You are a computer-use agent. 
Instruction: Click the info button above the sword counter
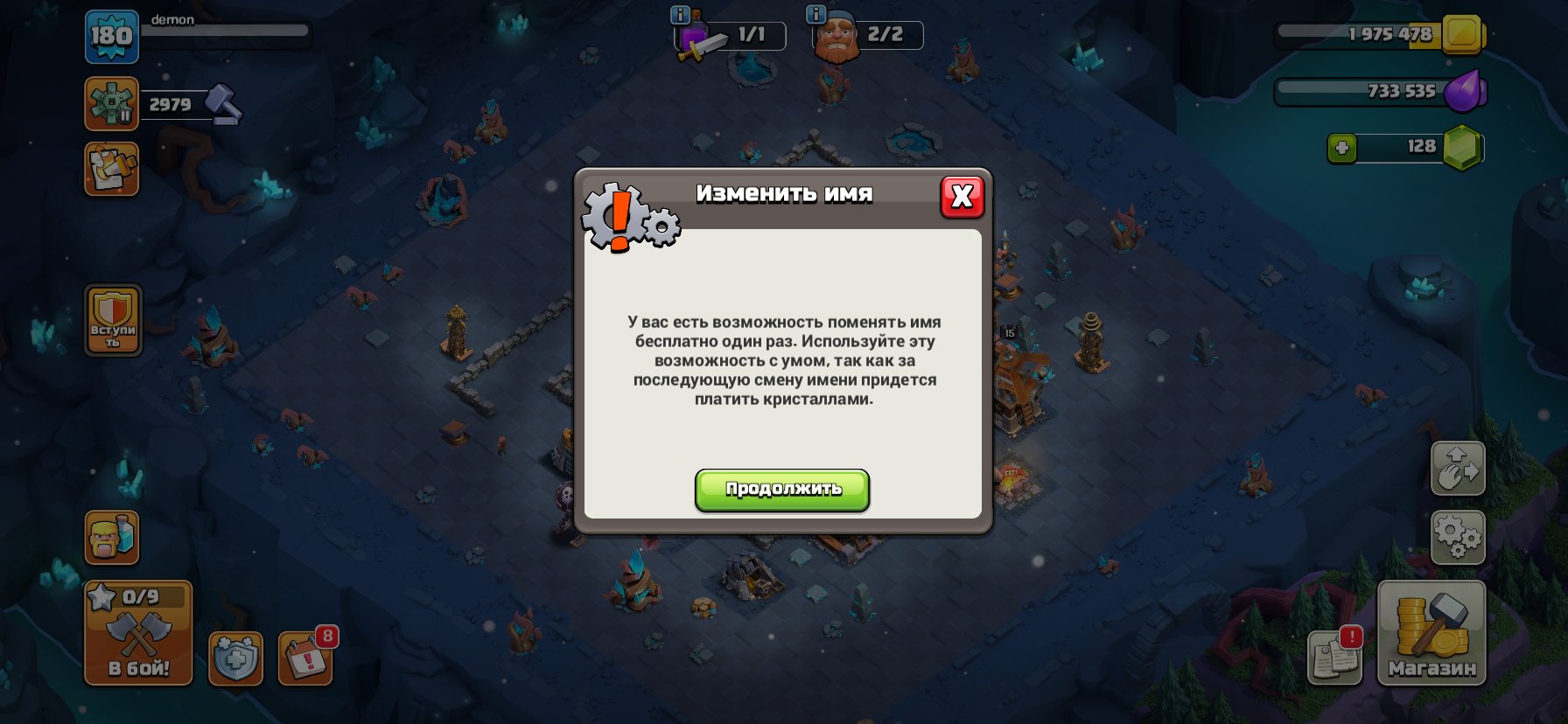pyautogui.click(x=678, y=14)
